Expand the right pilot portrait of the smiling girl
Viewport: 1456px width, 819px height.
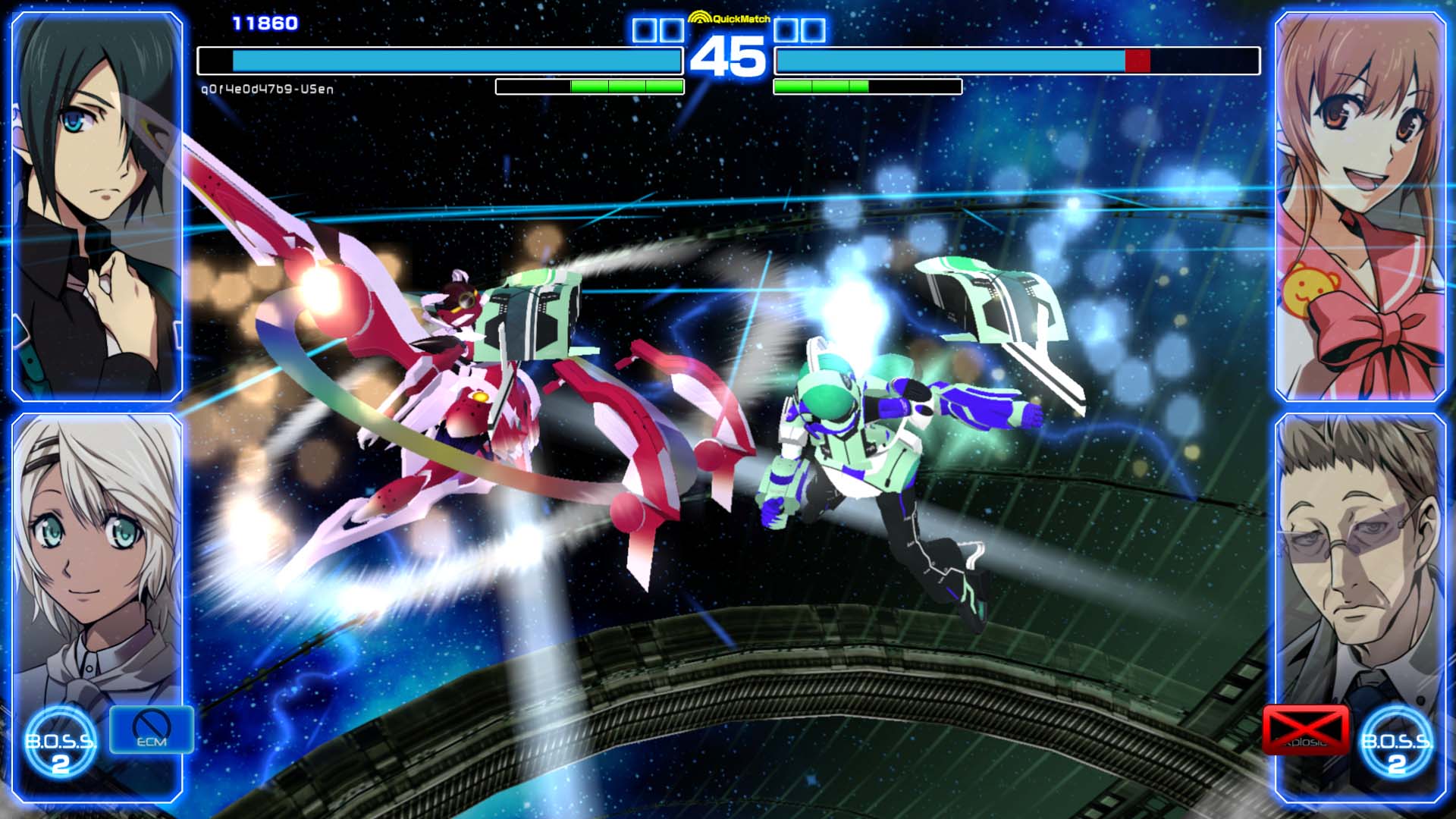click(x=1360, y=205)
